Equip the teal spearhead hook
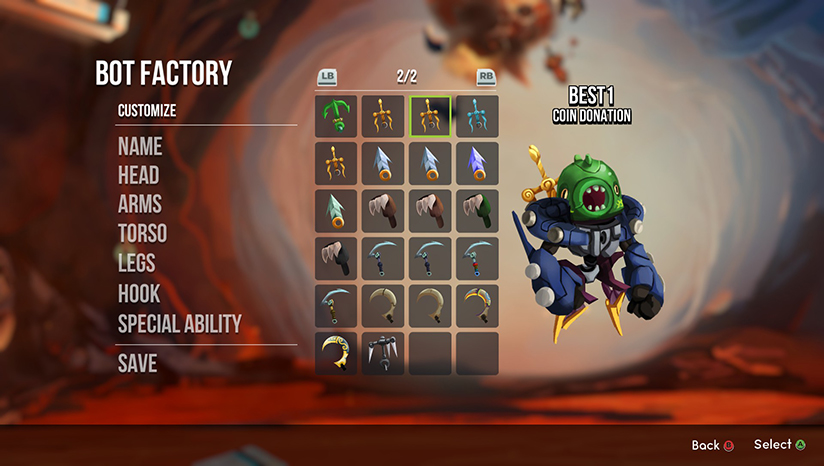The height and width of the screenshot is (466, 824). tap(336, 211)
